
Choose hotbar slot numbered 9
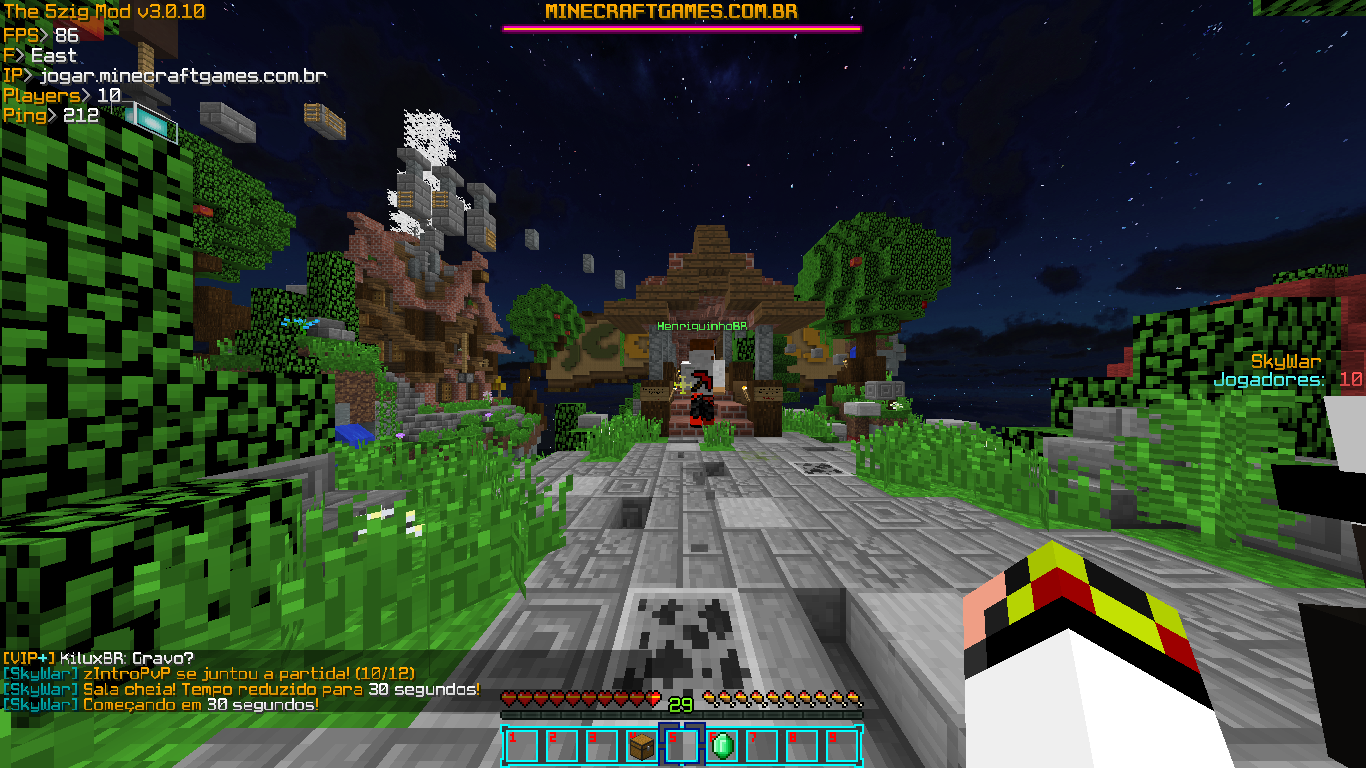tap(842, 746)
